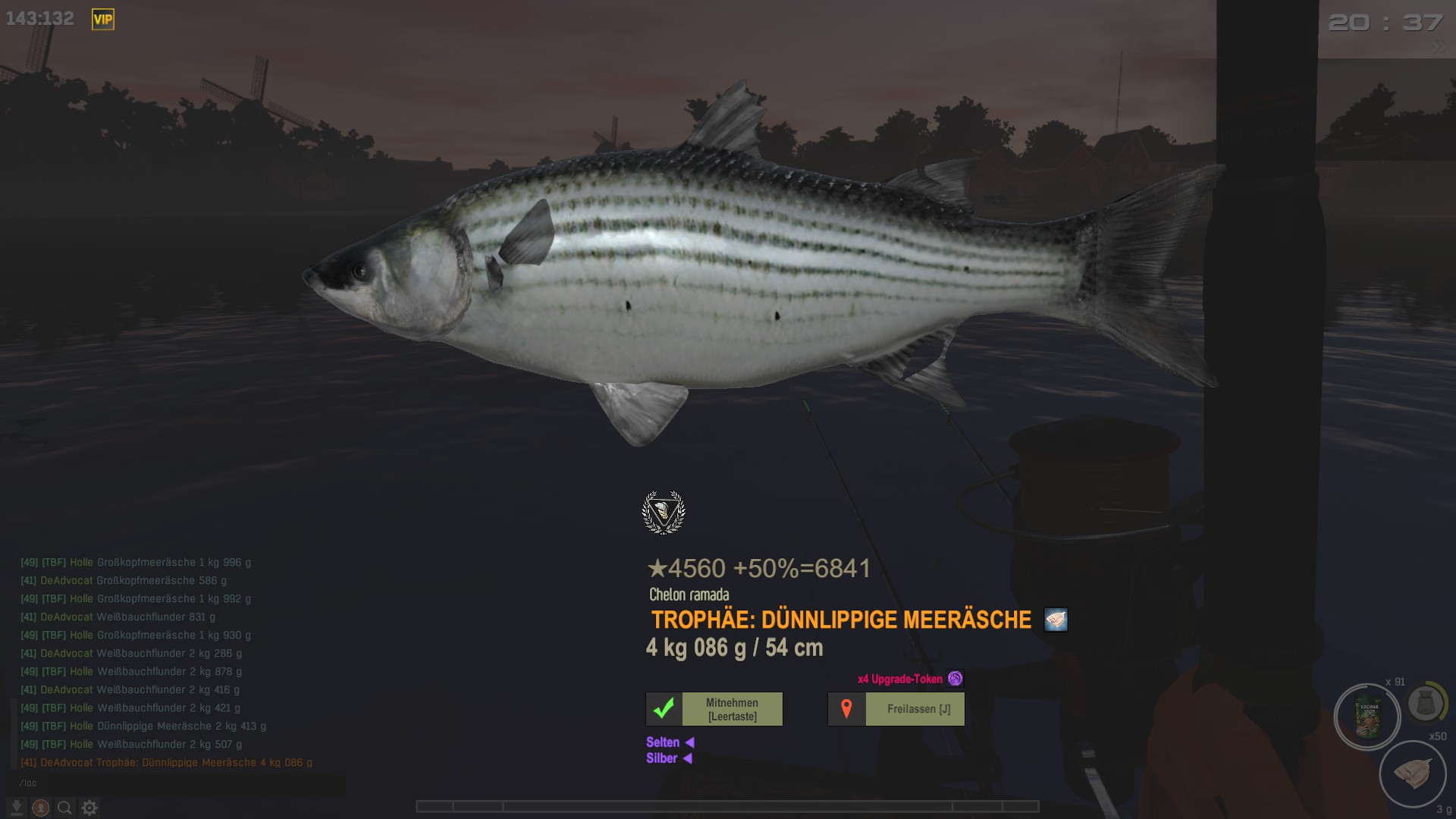Open the chat settings gear
This screenshot has height=819, width=1456.
point(89,808)
